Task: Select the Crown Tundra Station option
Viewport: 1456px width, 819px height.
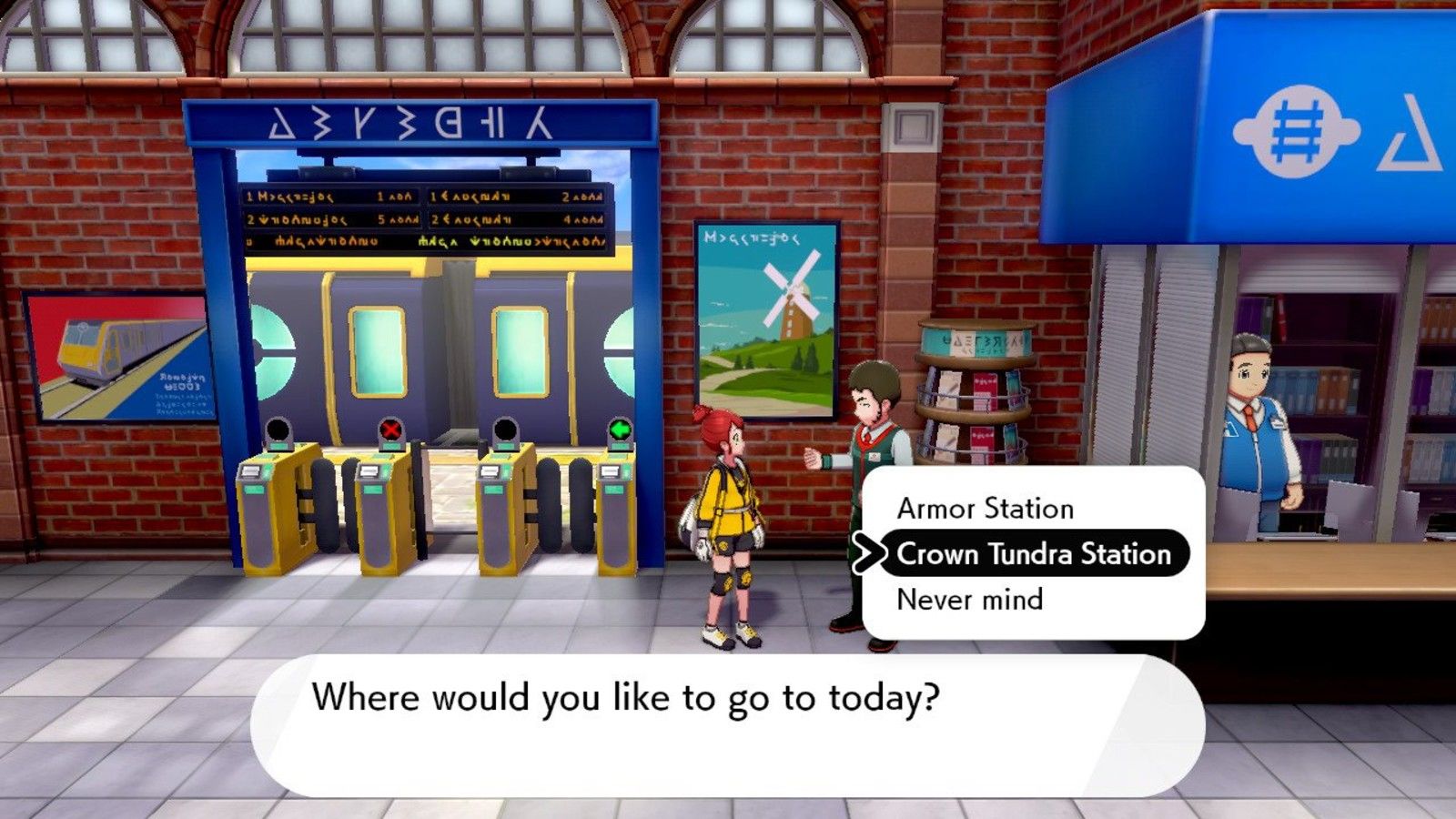Action: (x=1034, y=553)
